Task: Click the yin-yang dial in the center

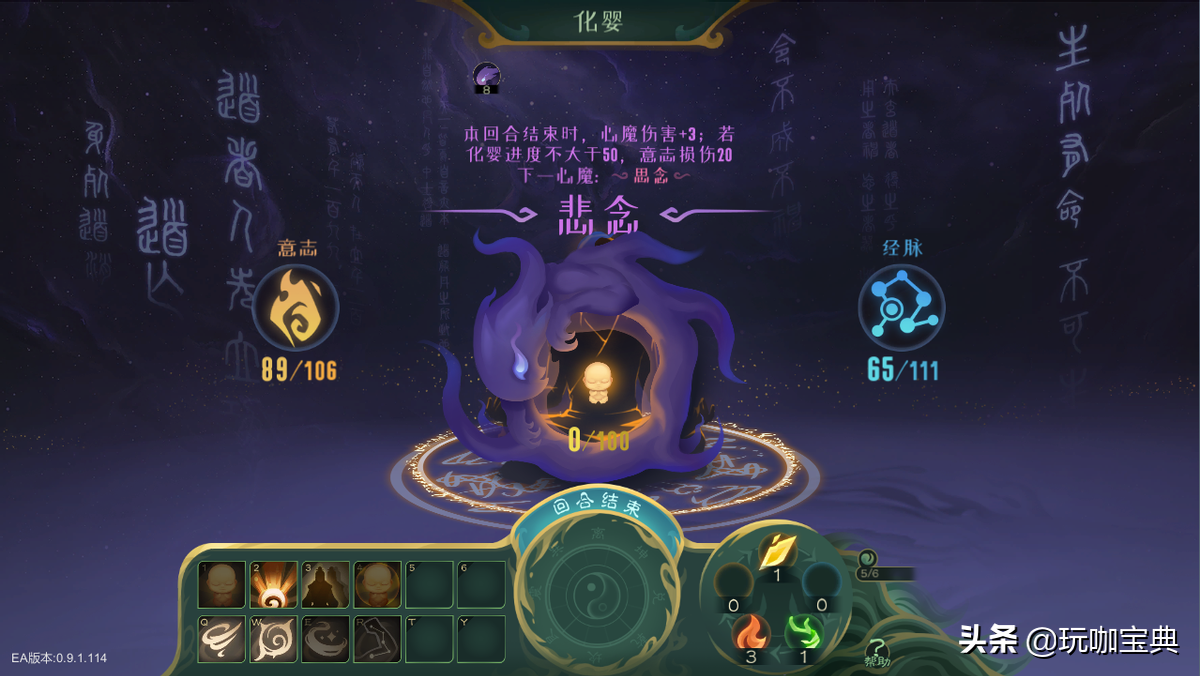Action: coord(595,591)
